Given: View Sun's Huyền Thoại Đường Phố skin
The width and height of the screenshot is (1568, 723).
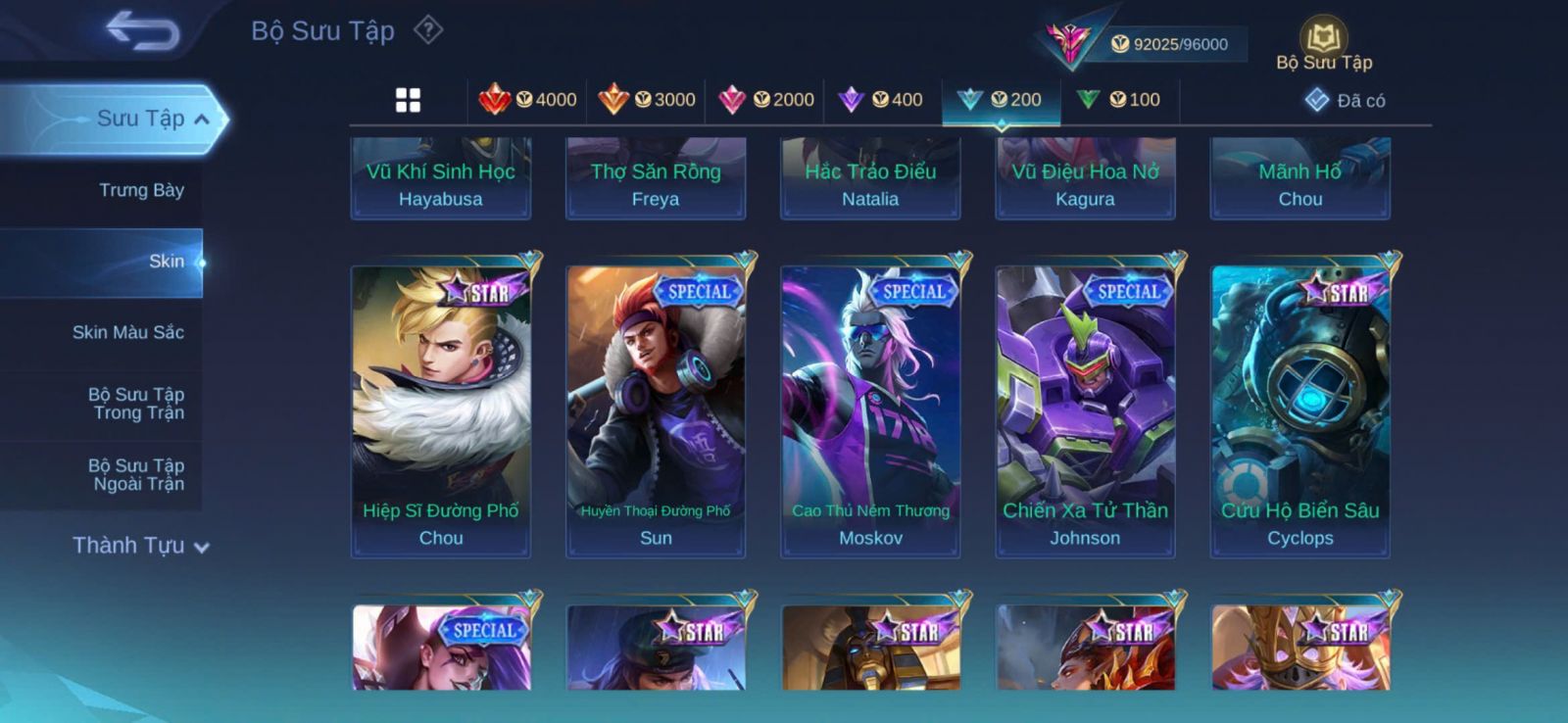Looking at the screenshot, I should 656,410.
